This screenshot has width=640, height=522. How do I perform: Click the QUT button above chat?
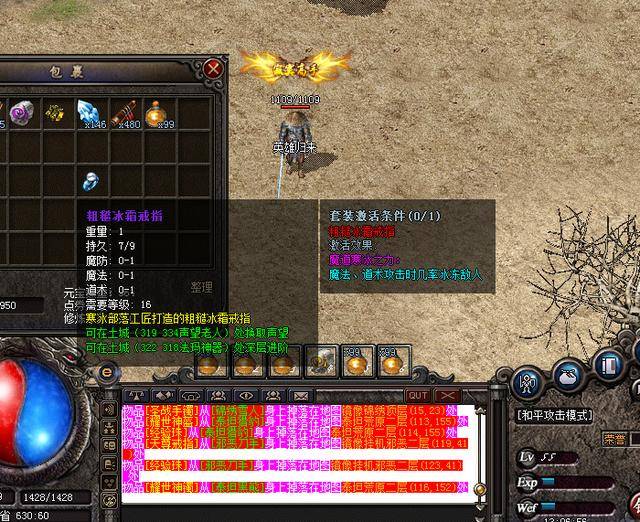(x=417, y=396)
